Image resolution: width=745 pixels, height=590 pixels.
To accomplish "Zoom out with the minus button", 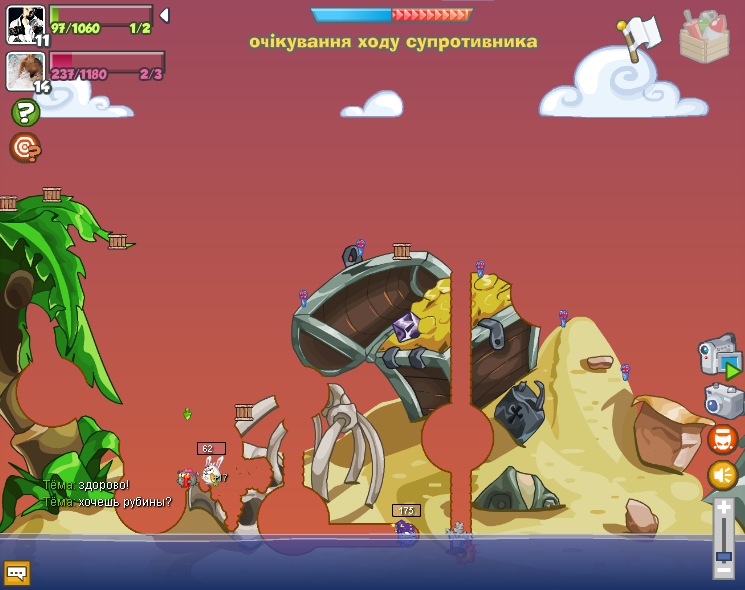I will click(x=723, y=571).
